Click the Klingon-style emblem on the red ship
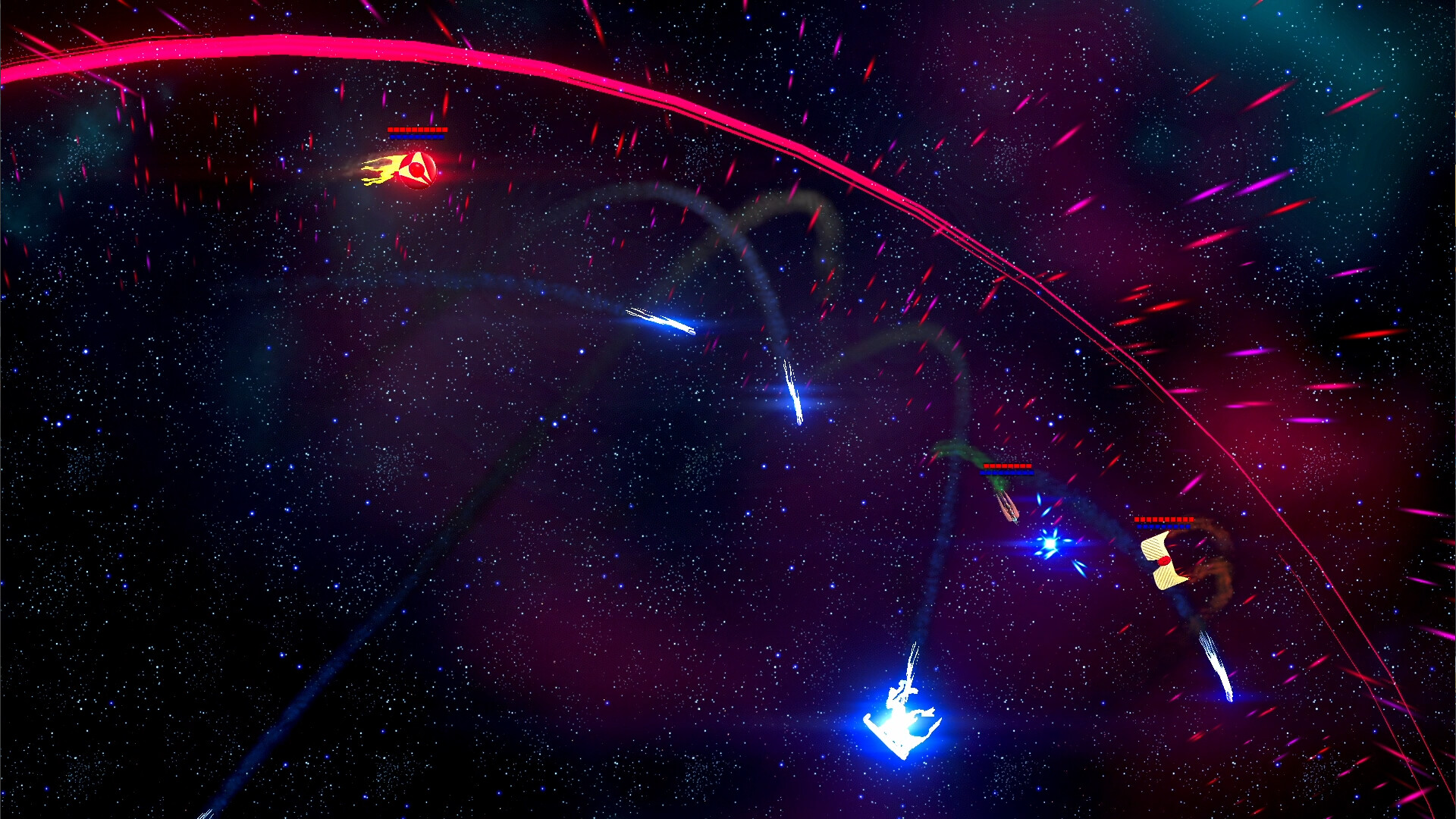 pyautogui.click(x=417, y=170)
